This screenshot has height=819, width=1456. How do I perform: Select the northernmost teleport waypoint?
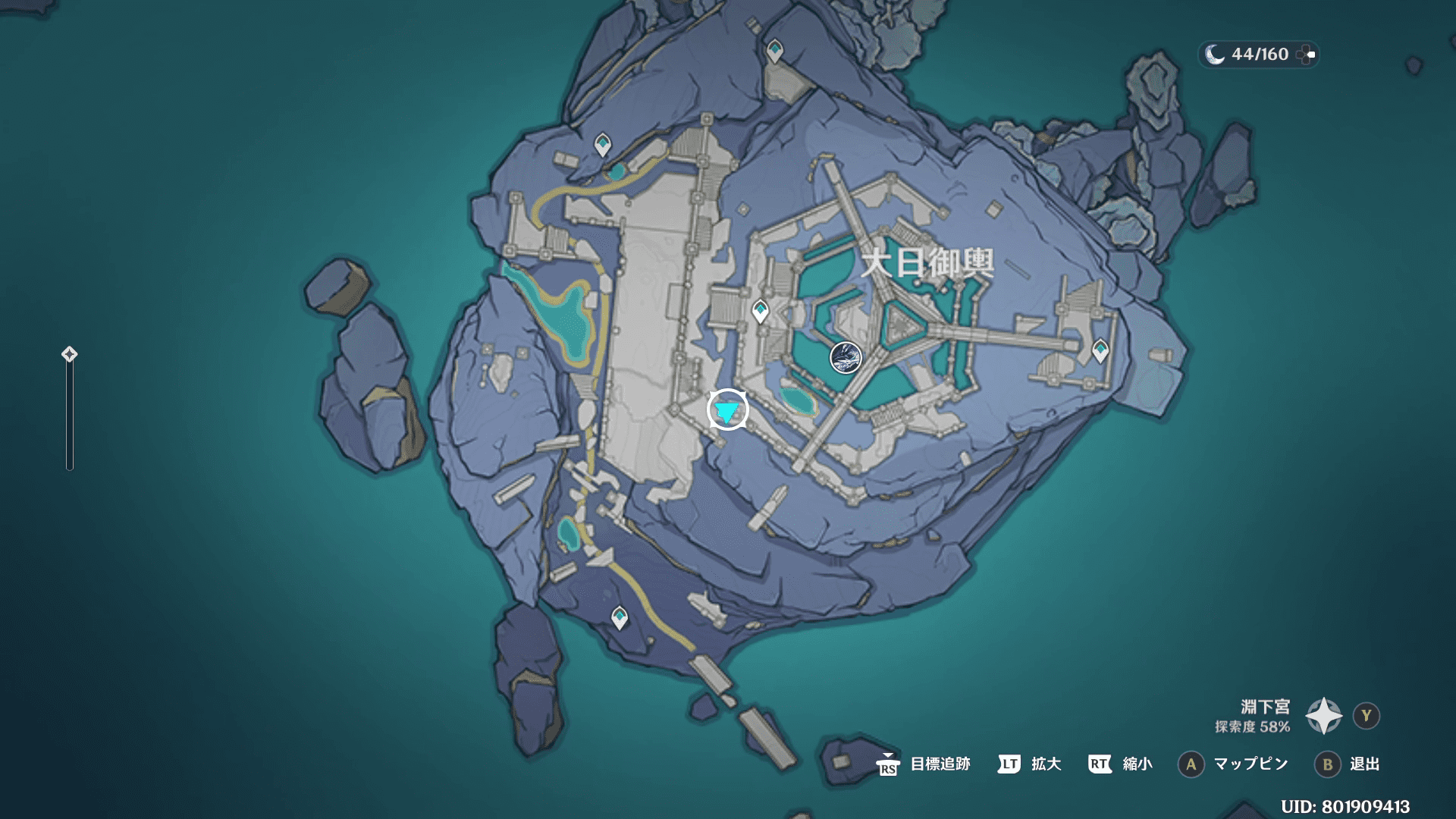click(774, 52)
